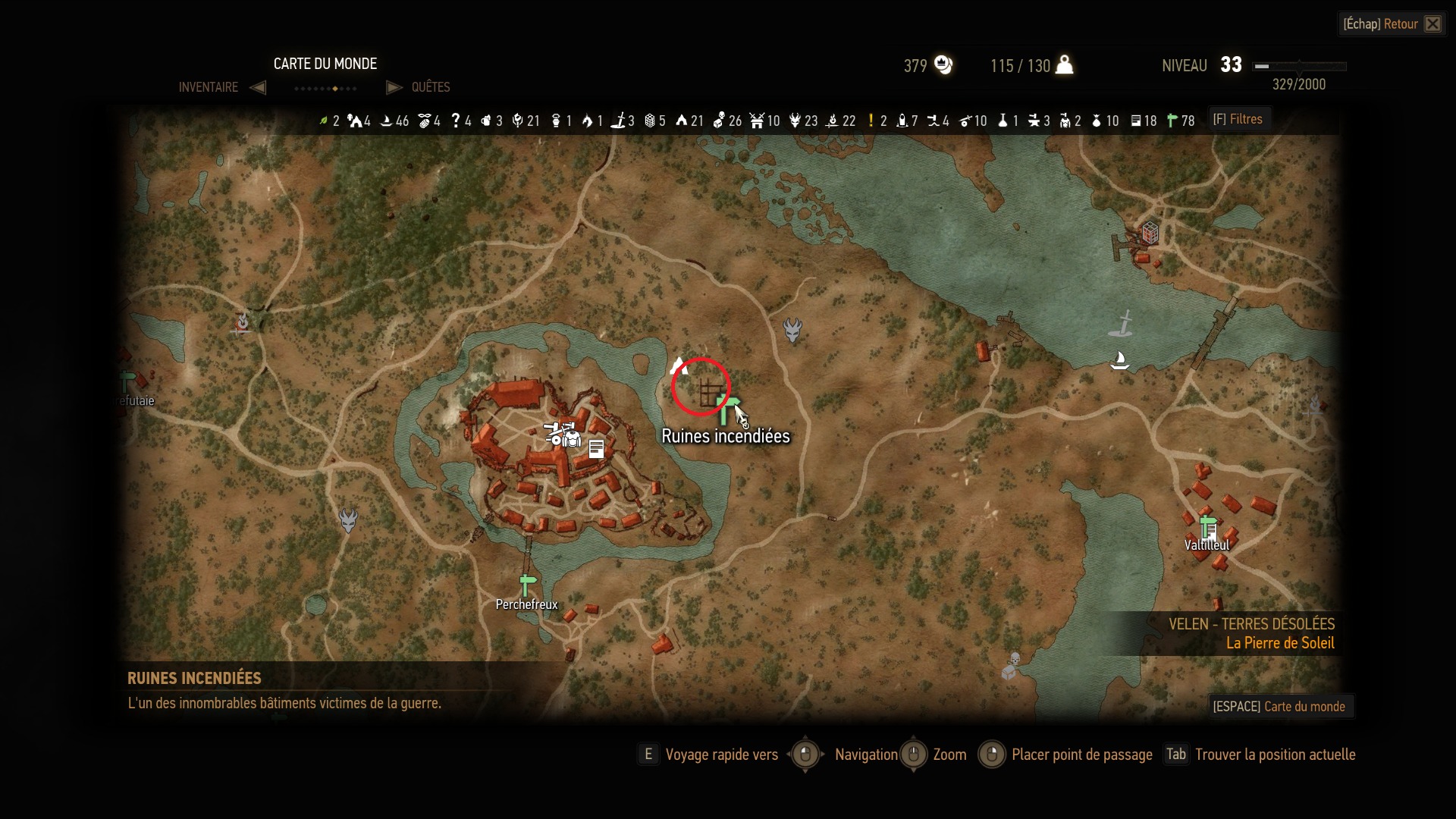Select the Perchefreux signpost marker
This screenshot has height=819, width=1456.
click(528, 585)
